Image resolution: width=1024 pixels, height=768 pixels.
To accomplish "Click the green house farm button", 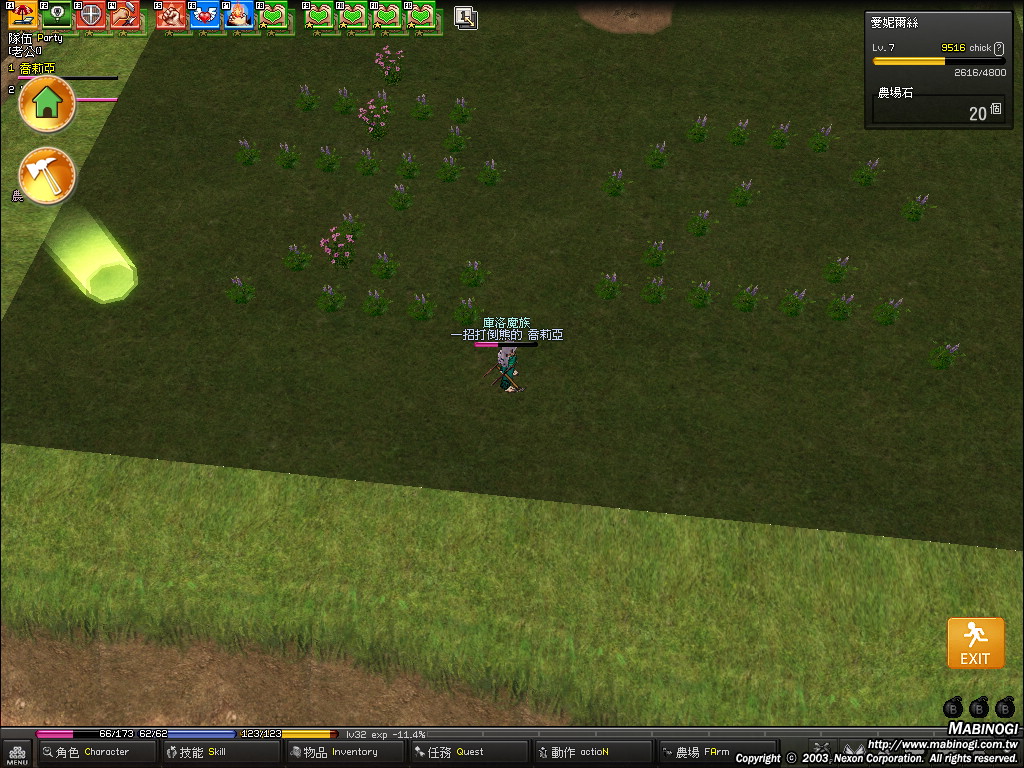I will 47,104.
